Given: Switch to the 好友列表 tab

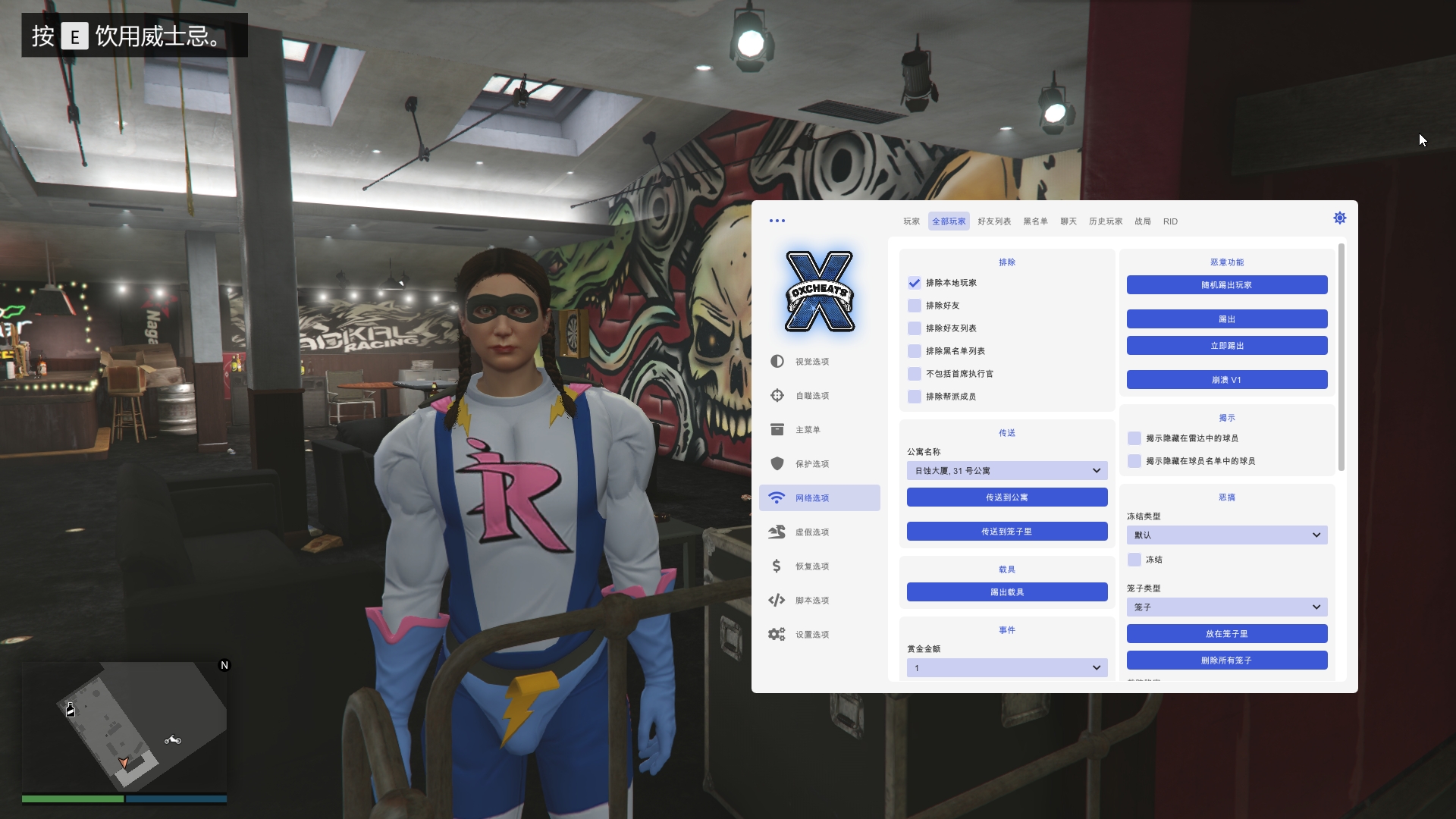Looking at the screenshot, I should pos(993,221).
